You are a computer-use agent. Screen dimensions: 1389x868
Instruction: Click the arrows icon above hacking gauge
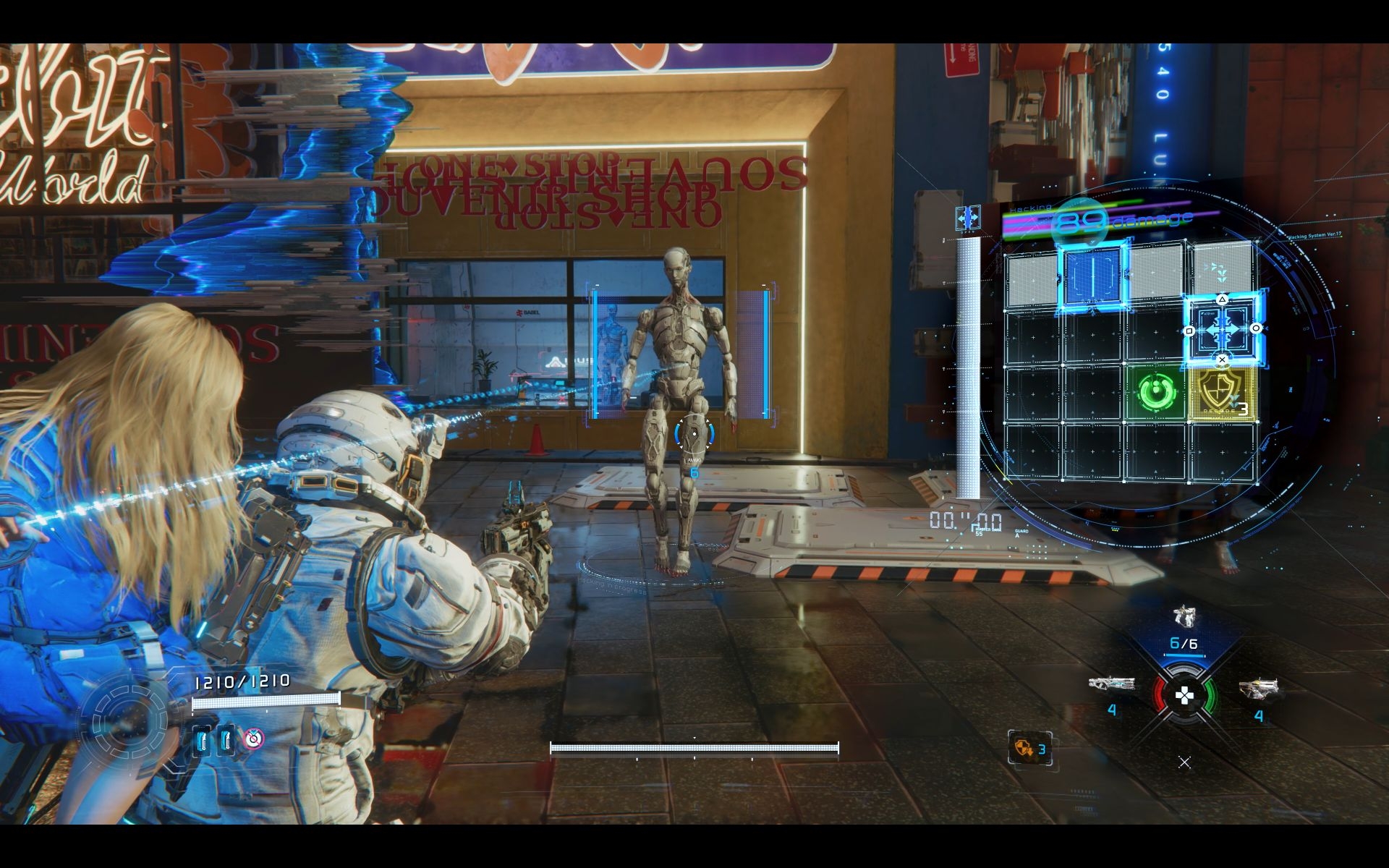(x=968, y=217)
